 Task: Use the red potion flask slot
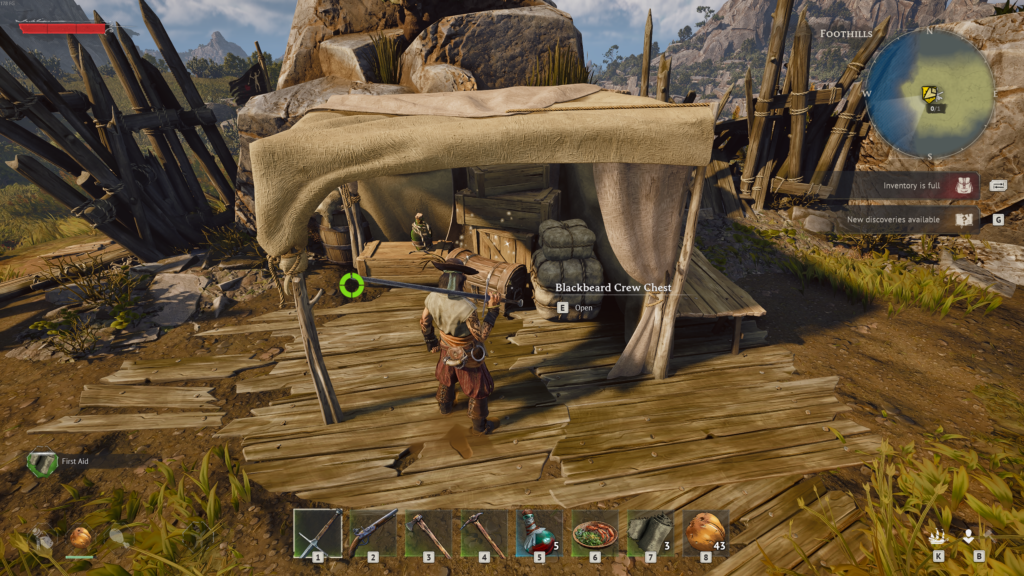[539, 532]
